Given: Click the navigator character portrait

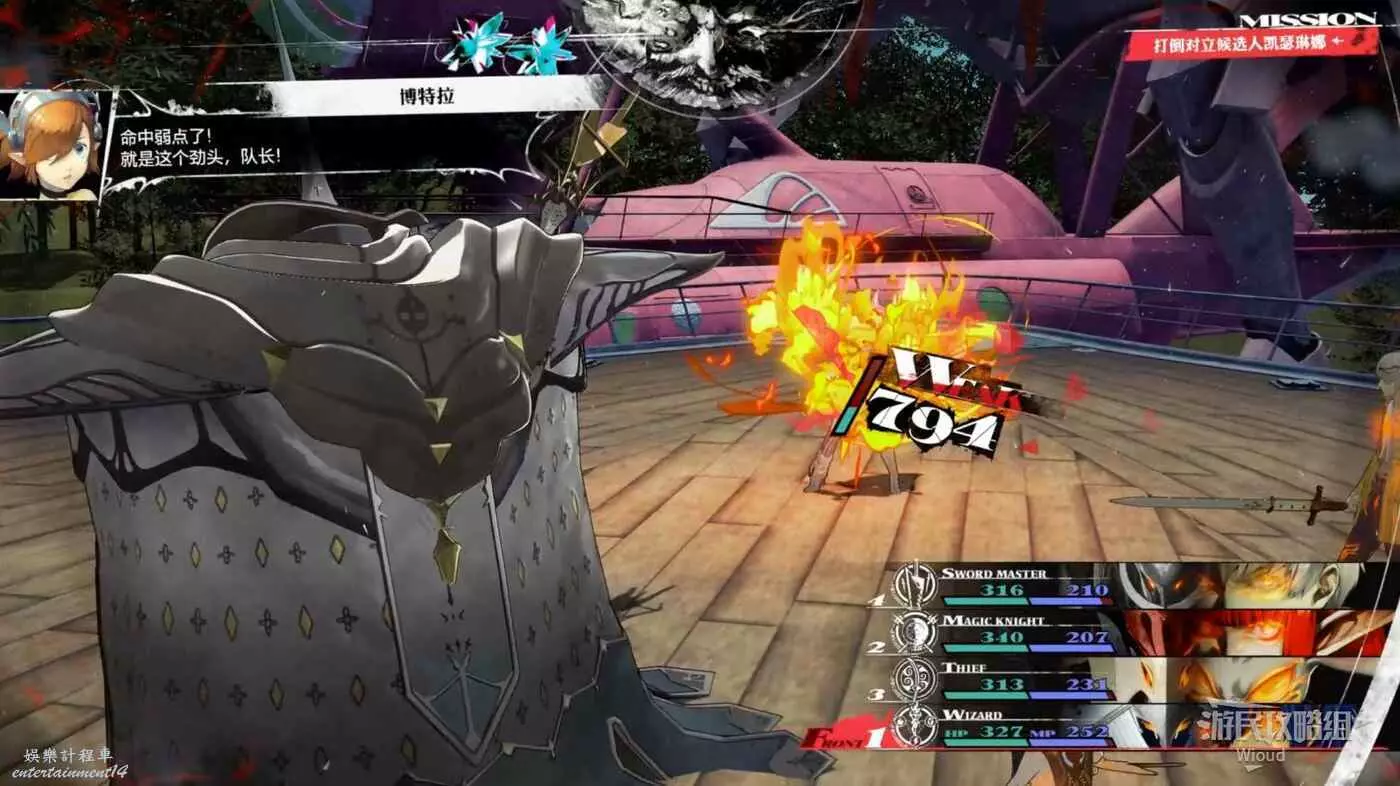Looking at the screenshot, I should [52, 144].
